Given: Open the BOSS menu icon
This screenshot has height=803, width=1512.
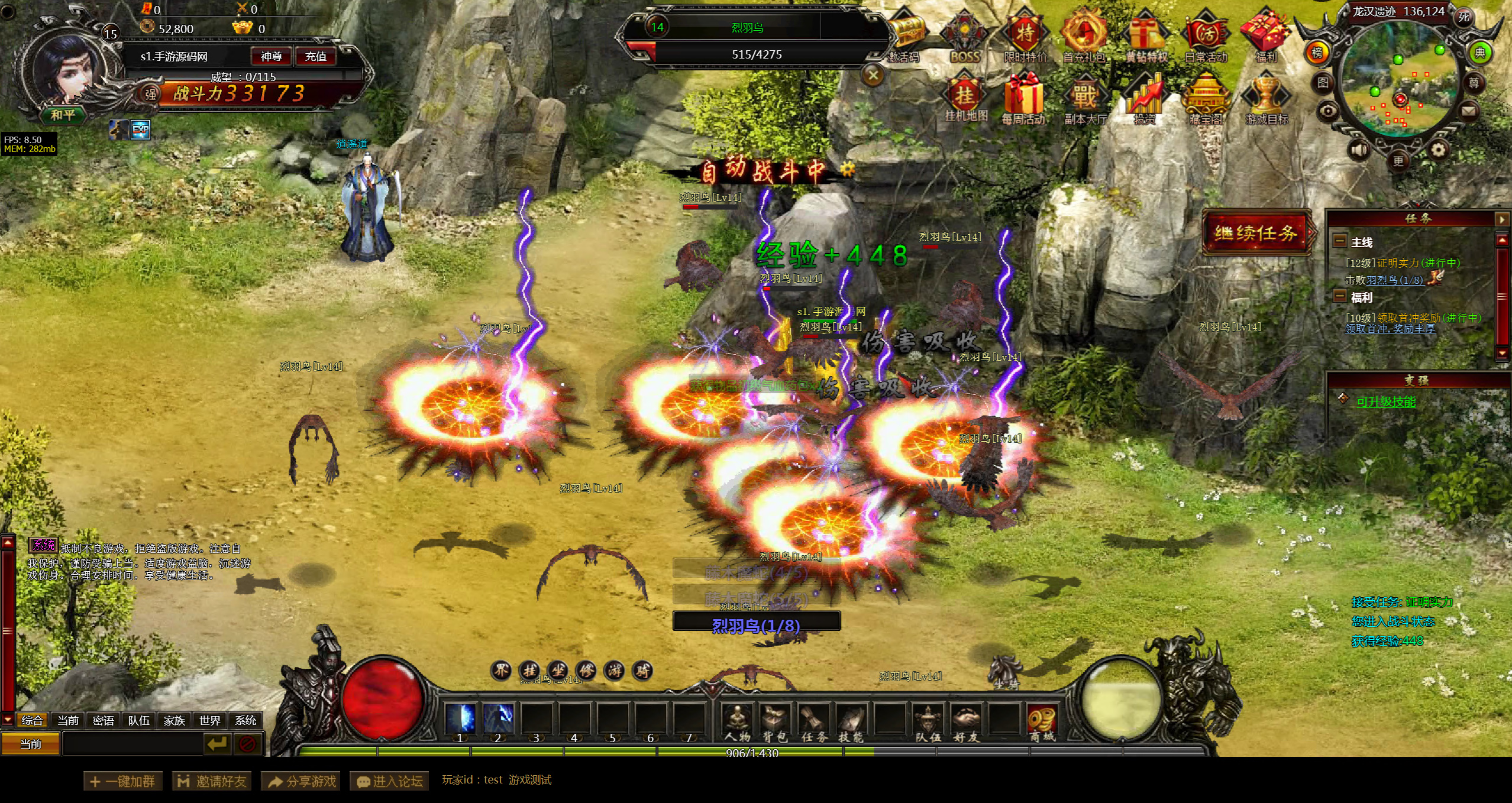Looking at the screenshot, I should point(964,37).
